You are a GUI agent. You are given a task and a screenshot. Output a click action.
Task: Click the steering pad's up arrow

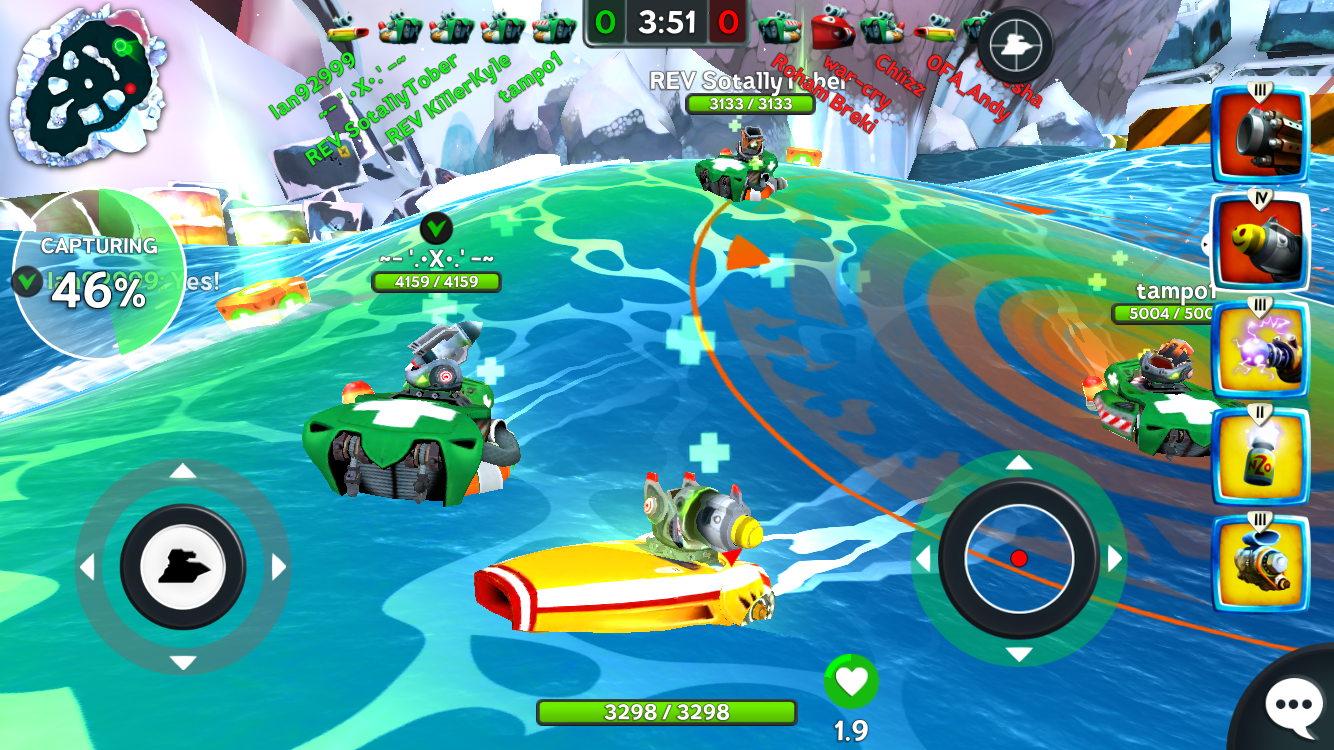183,471
